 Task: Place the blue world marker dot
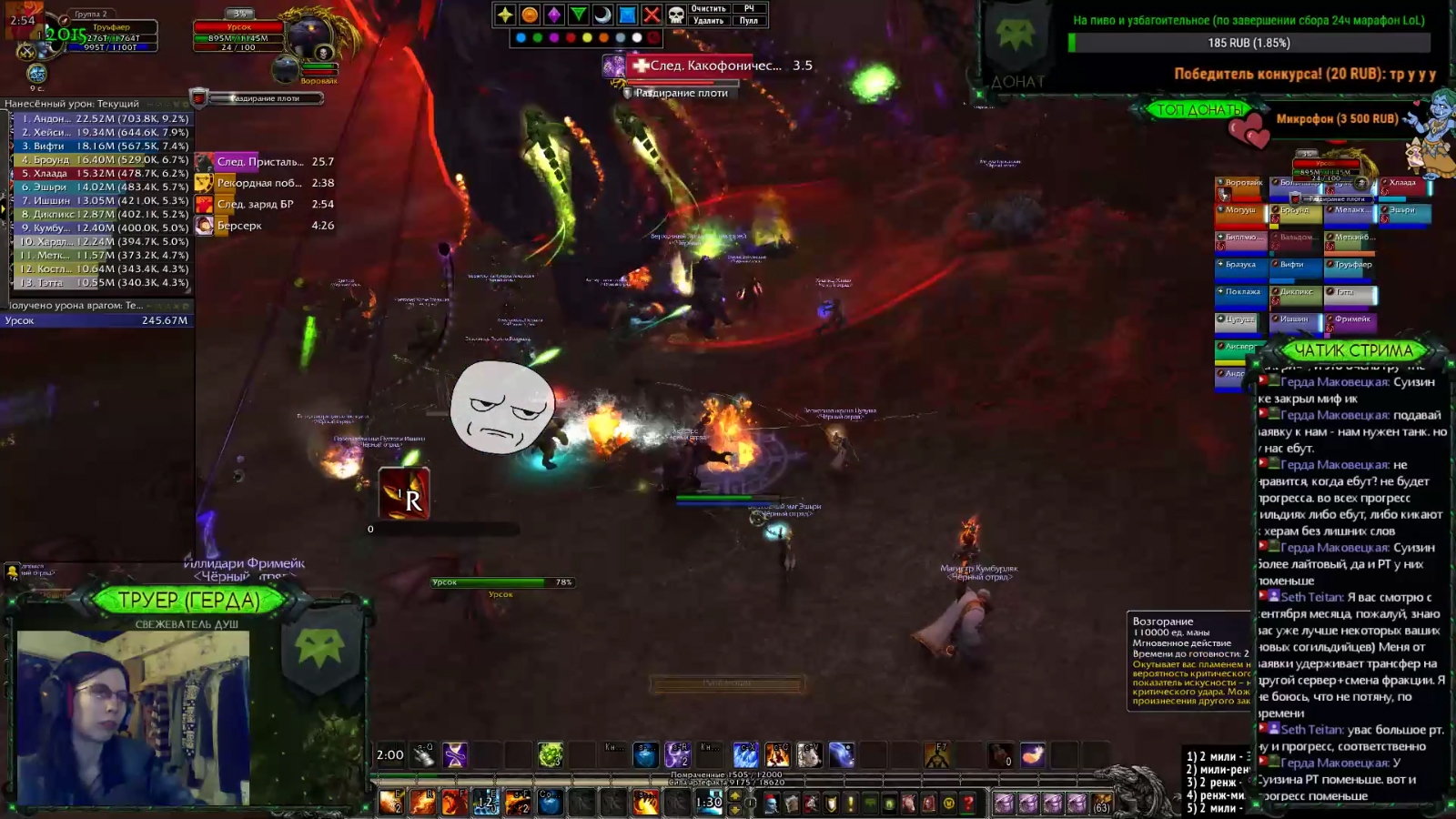[521, 38]
